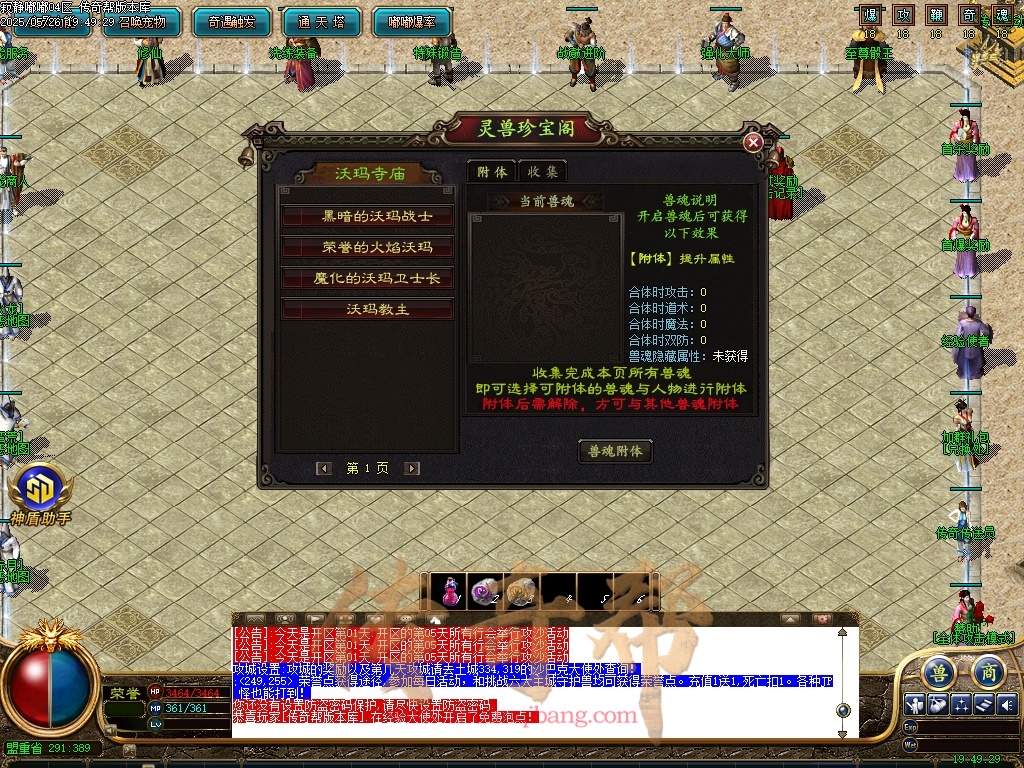Open the round 商 shop button
This screenshot has height=768, width=1024.
(988, 671)
